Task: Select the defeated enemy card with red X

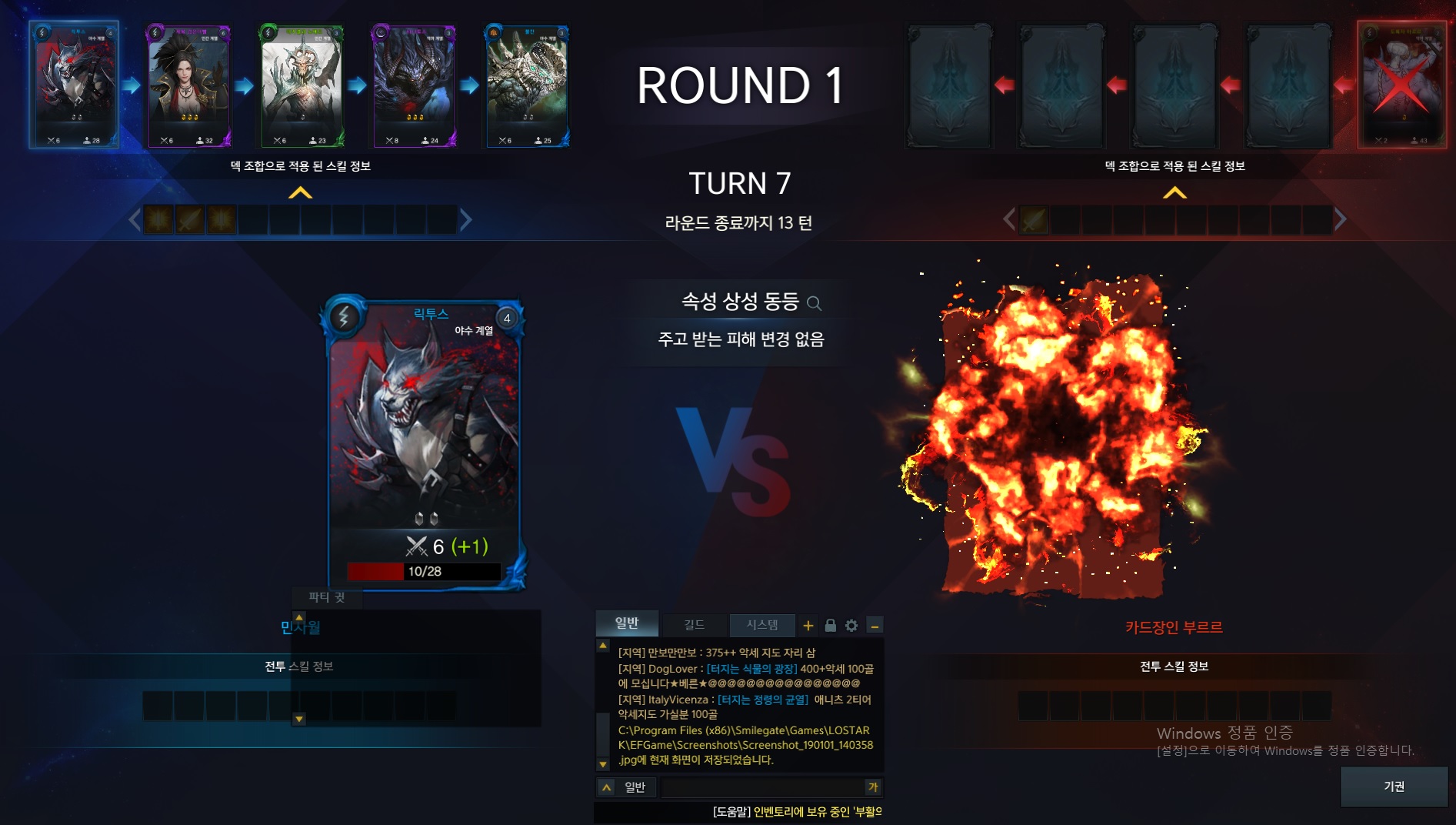Action: point(1401,85)
